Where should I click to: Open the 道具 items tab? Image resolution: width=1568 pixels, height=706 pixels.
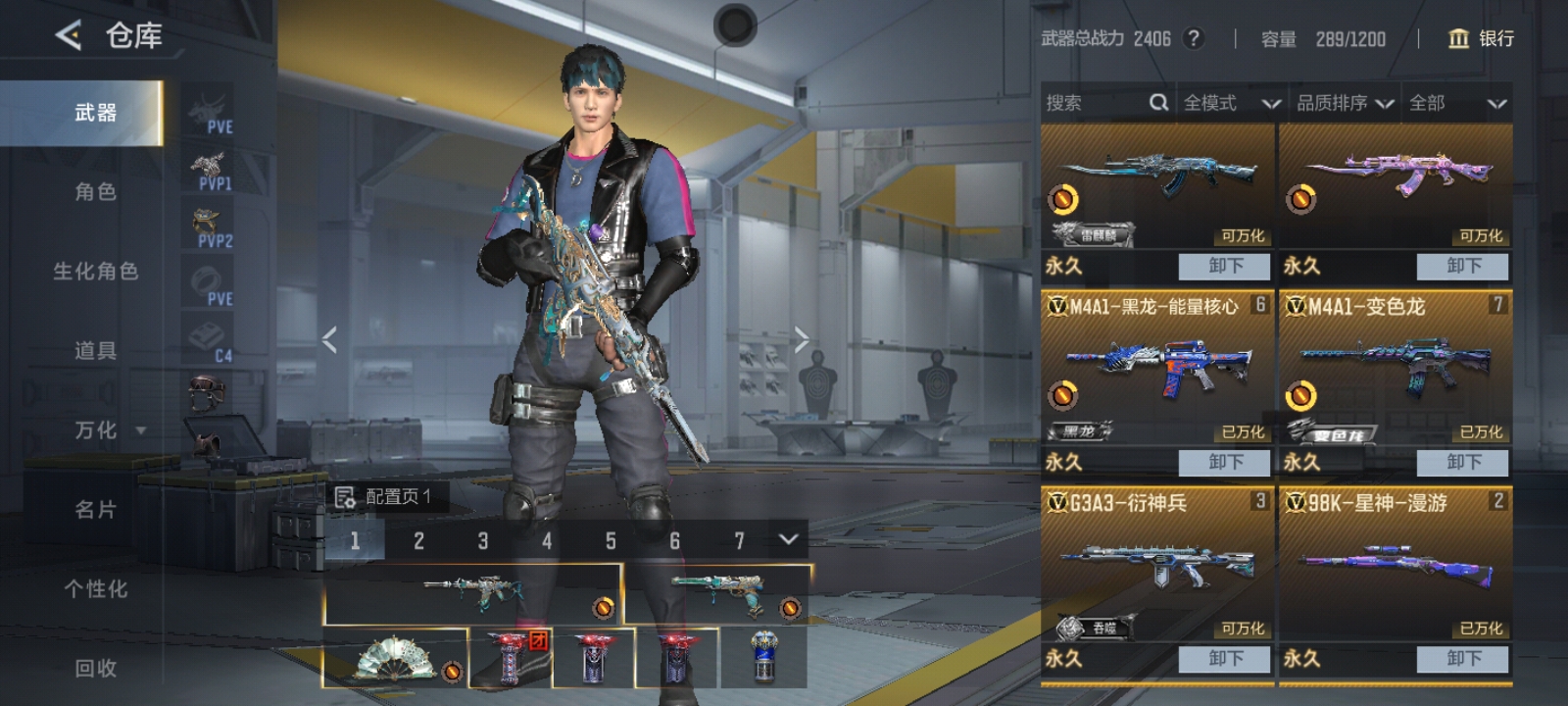point(95,351)
